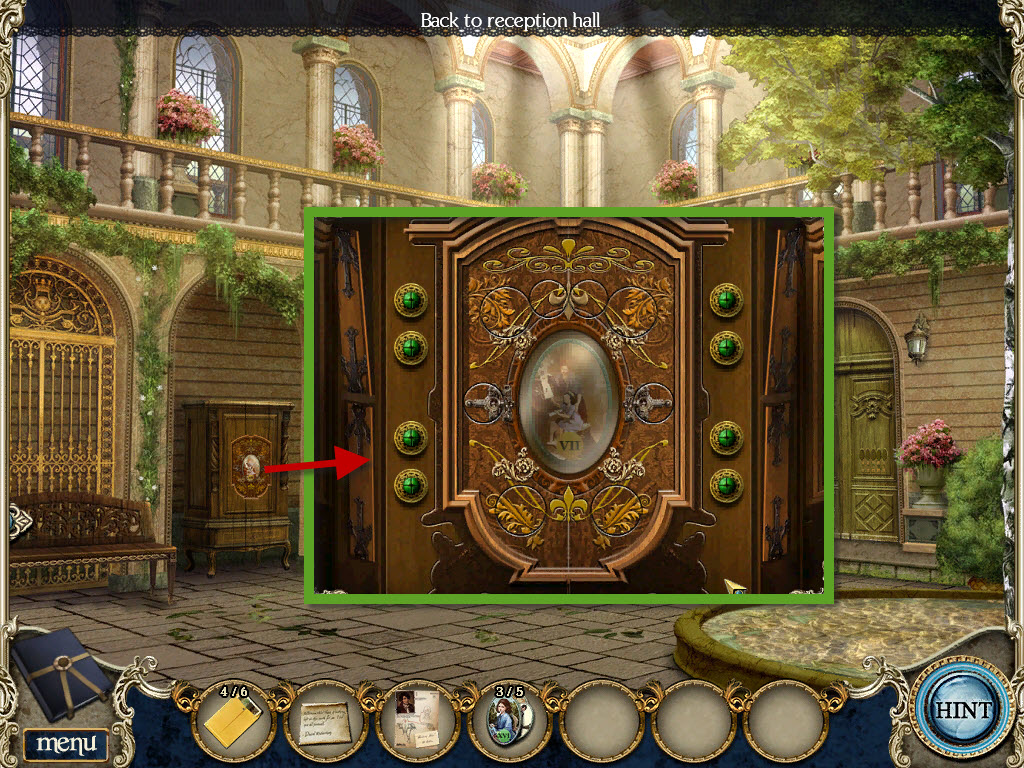Image resolution: width=1024 pixels, height=768 pixels.
Task: Open the blue journal book
Action: click(62, 673)
